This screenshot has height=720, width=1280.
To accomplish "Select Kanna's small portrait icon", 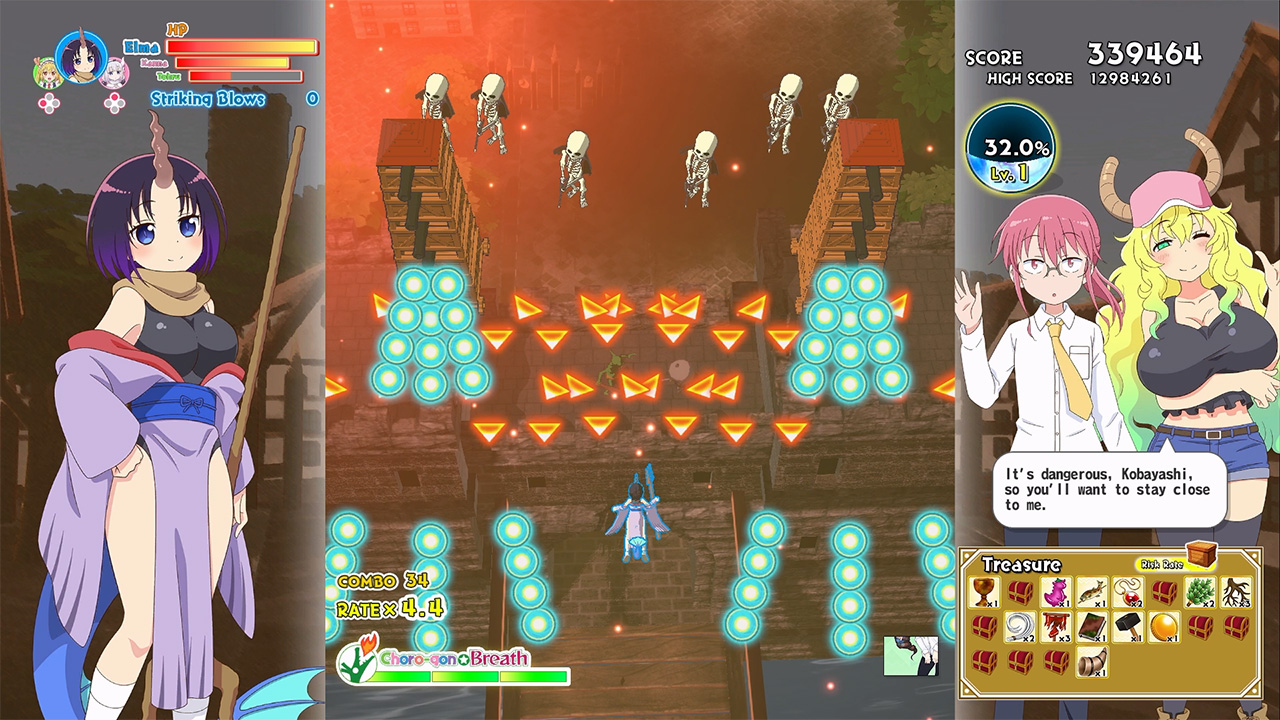I will point(114,75).
